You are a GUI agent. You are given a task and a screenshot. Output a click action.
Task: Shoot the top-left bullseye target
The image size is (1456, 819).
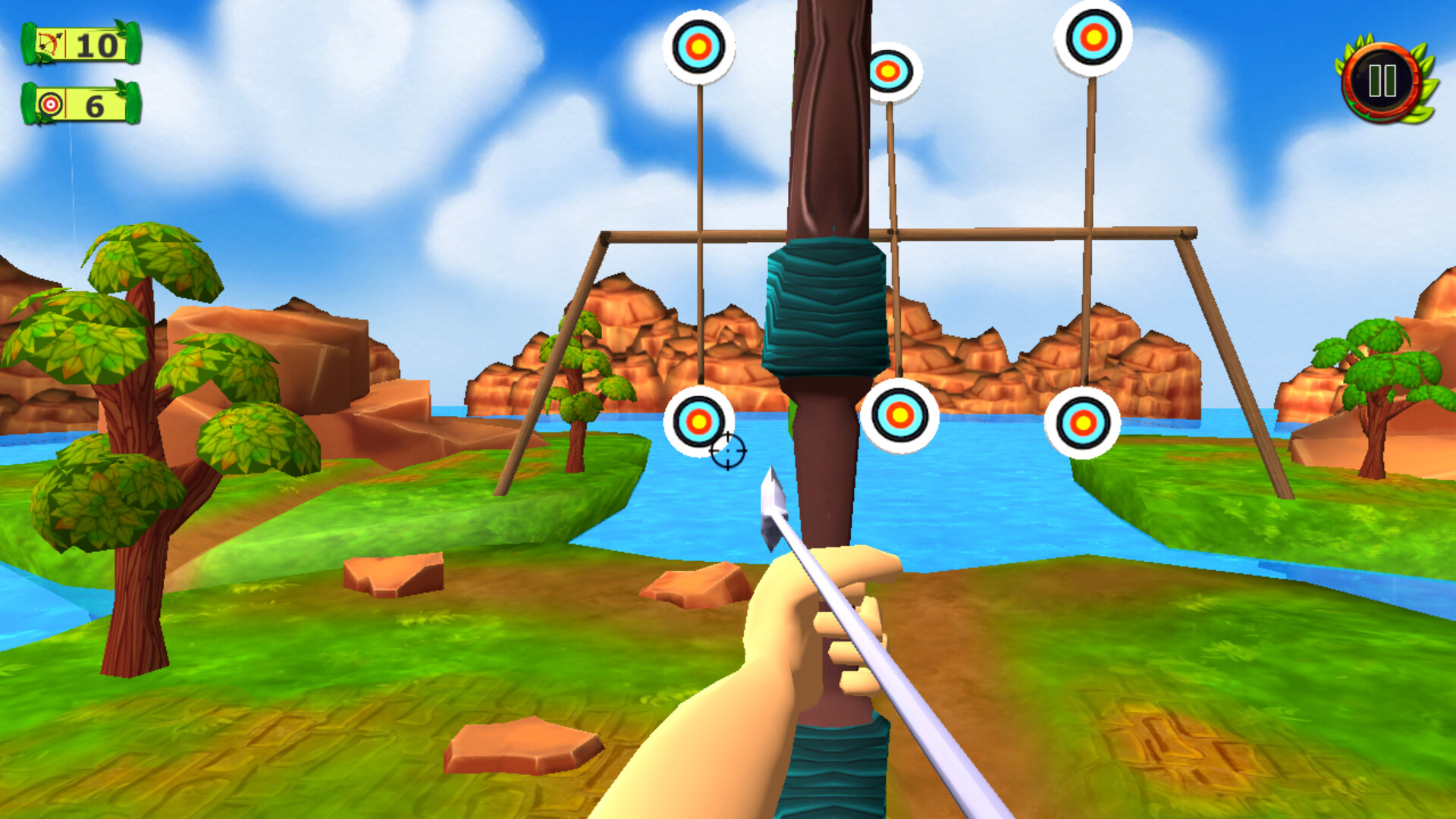pos(698,47)
